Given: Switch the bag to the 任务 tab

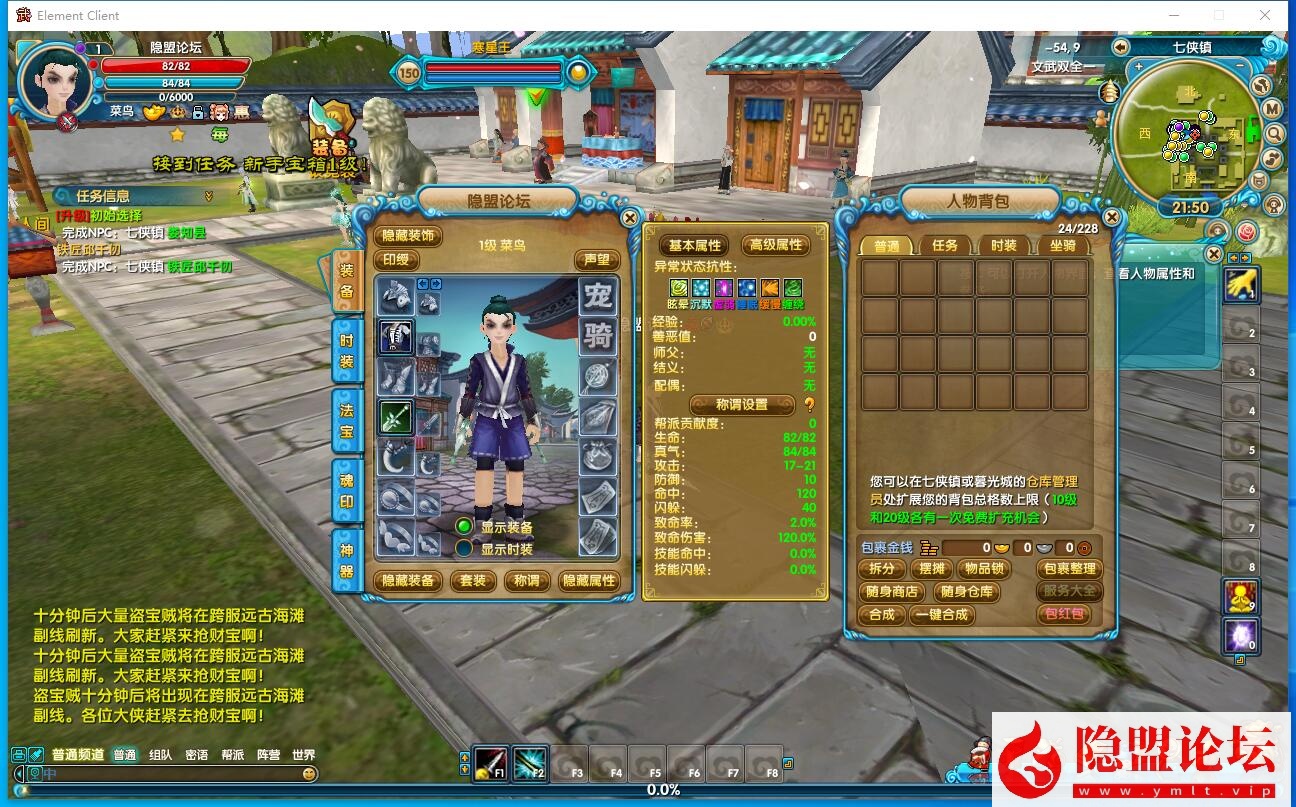Looking at the screenshot, I should click(x=945, y=245).
